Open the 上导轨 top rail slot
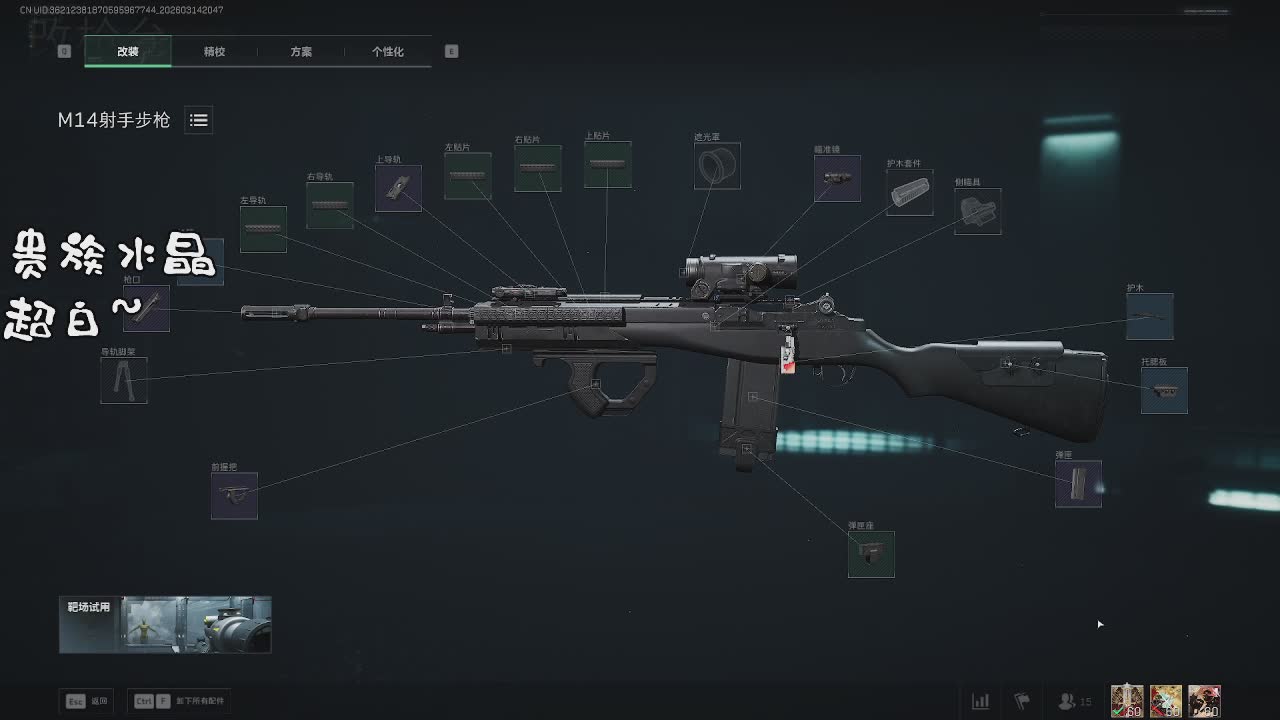The height and width of the screenshot is (720, 1280). pos(398,188)
